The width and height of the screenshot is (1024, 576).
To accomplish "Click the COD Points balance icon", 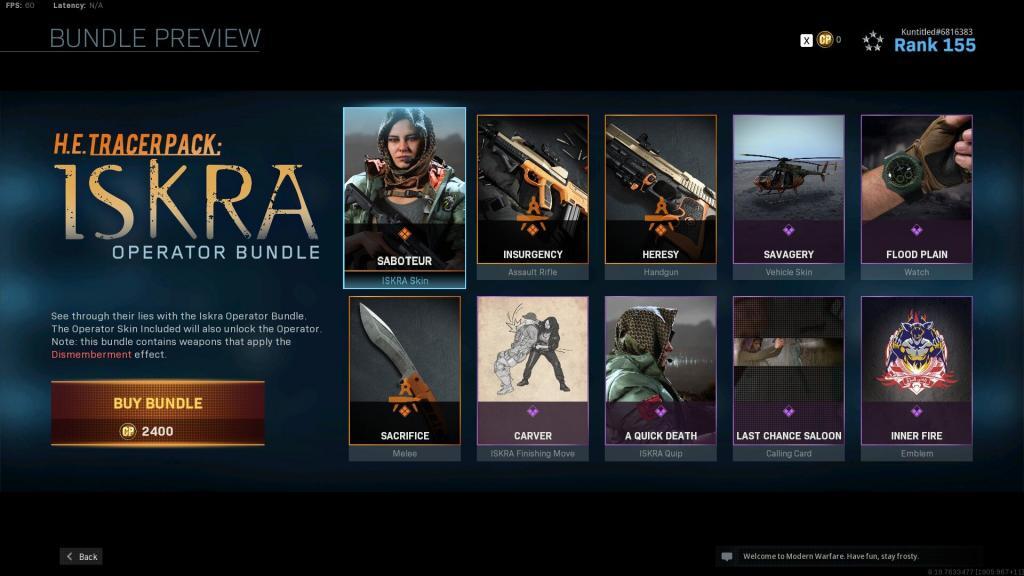I will (825, 40).
